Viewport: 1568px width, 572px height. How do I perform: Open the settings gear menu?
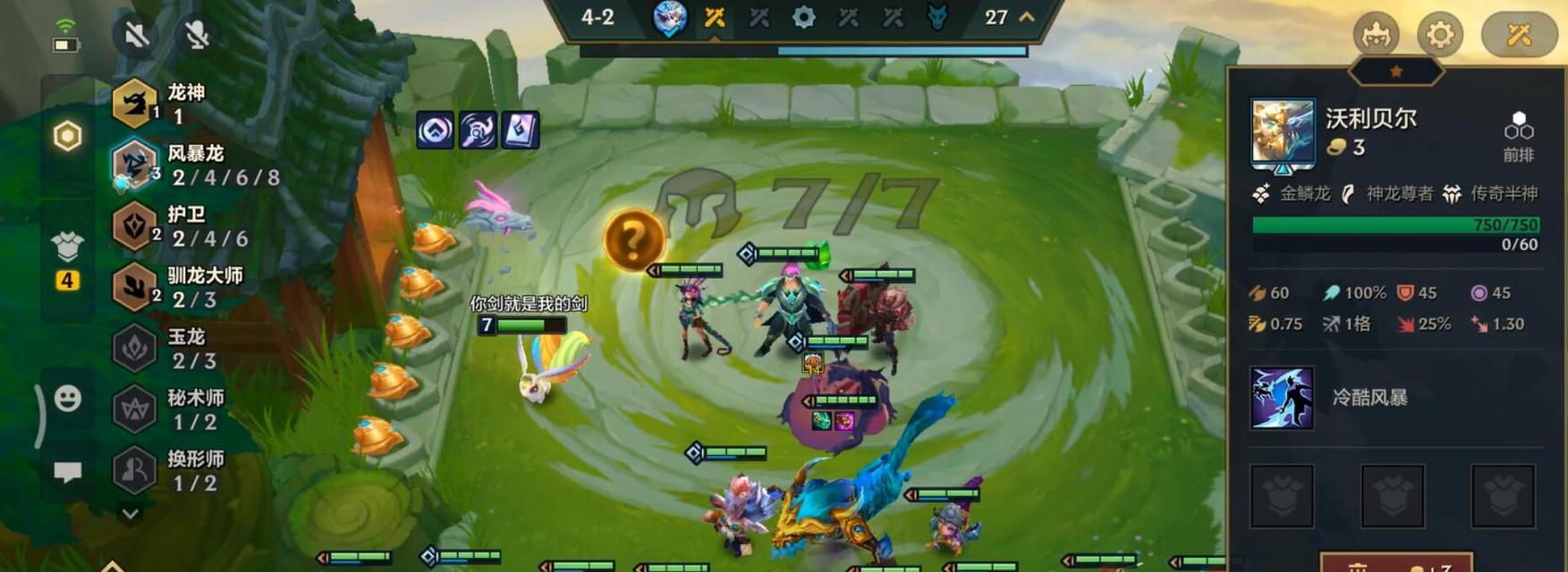tap(1439, 35)
